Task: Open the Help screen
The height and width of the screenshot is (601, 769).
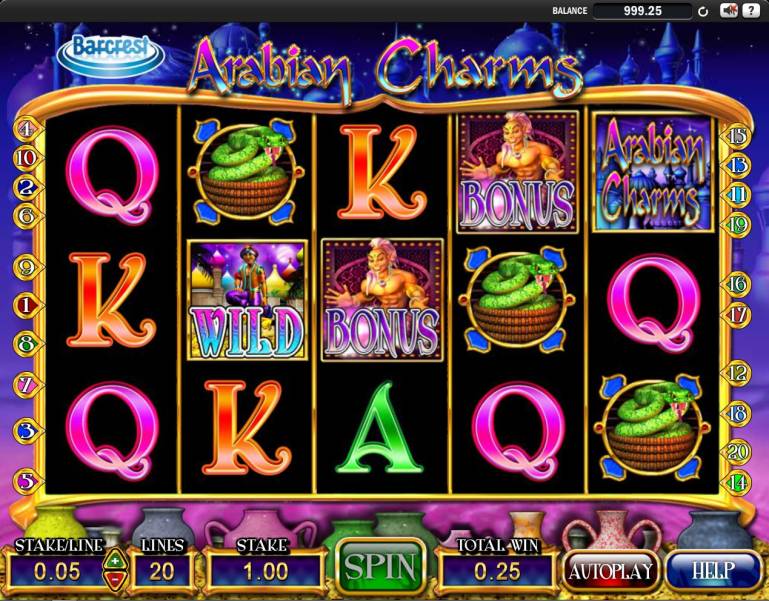Action: [713, 571]
